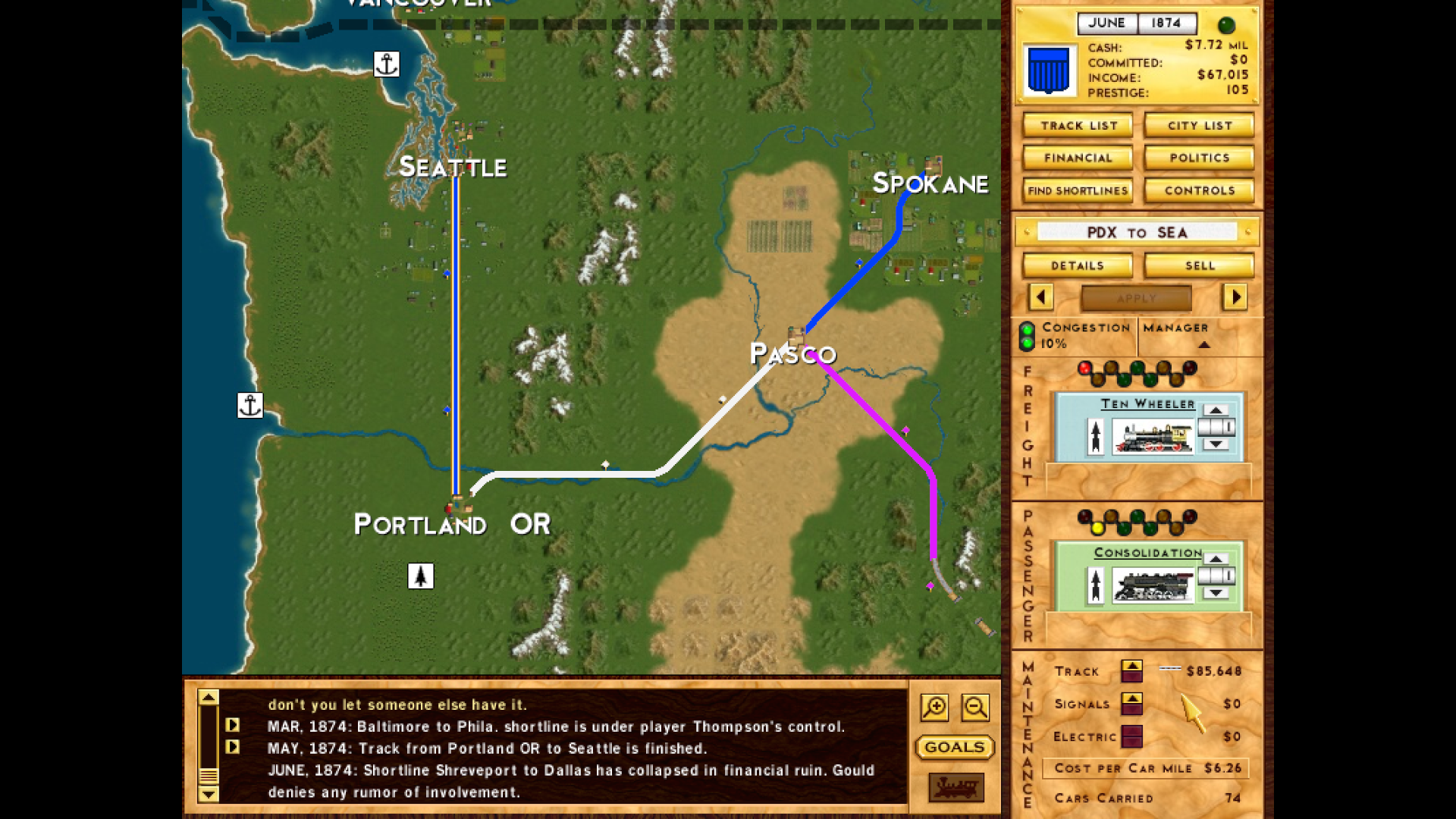Image resolution: width=1456 pixels, height=819 pixels.
Task: Click the right arrow to view the next shortline
Action: [1235, 298]
